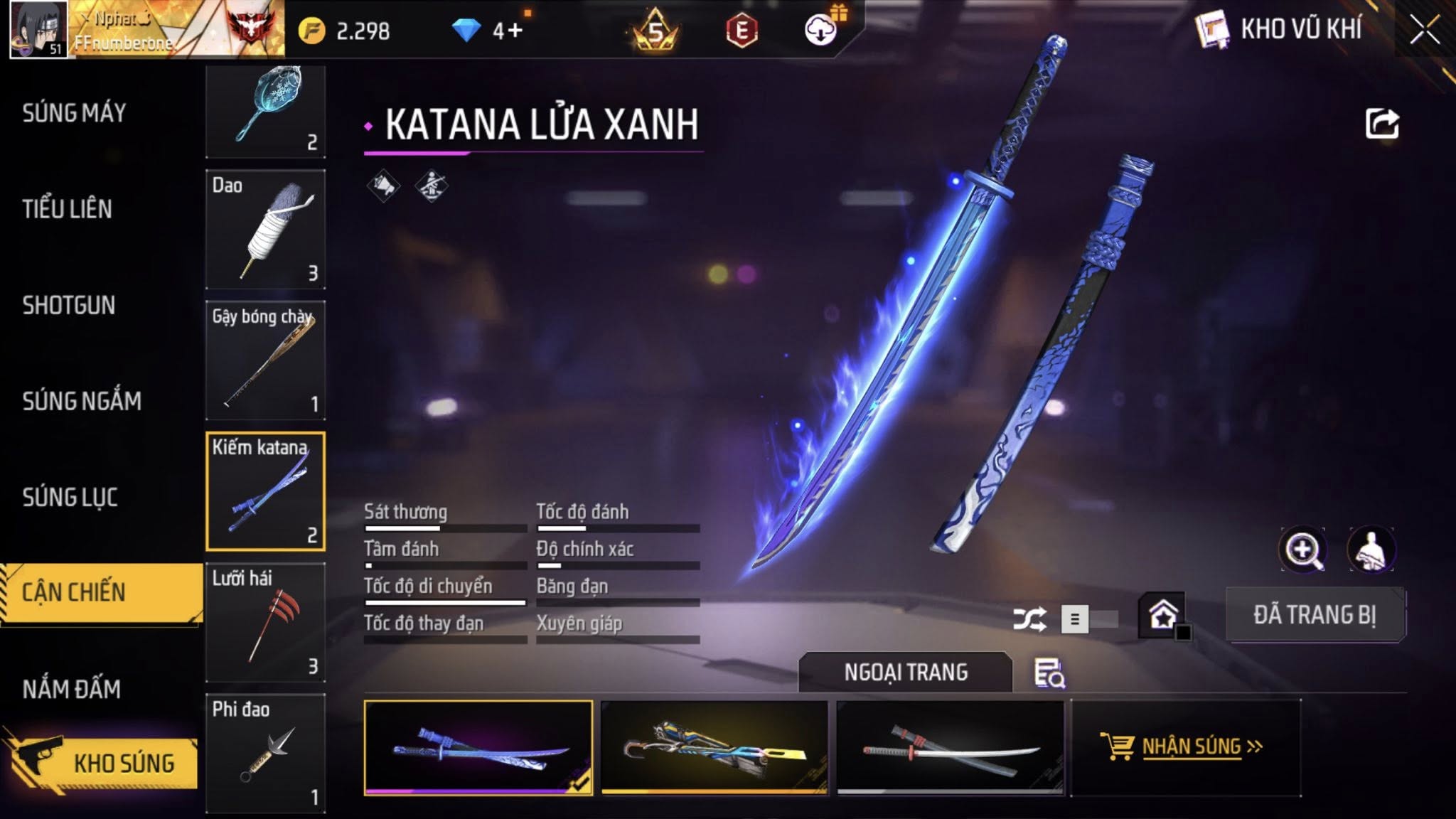Select the yellow-blue katana skin thumbnail
This screenshot has width=1456, height=819.
pos(714,746)
